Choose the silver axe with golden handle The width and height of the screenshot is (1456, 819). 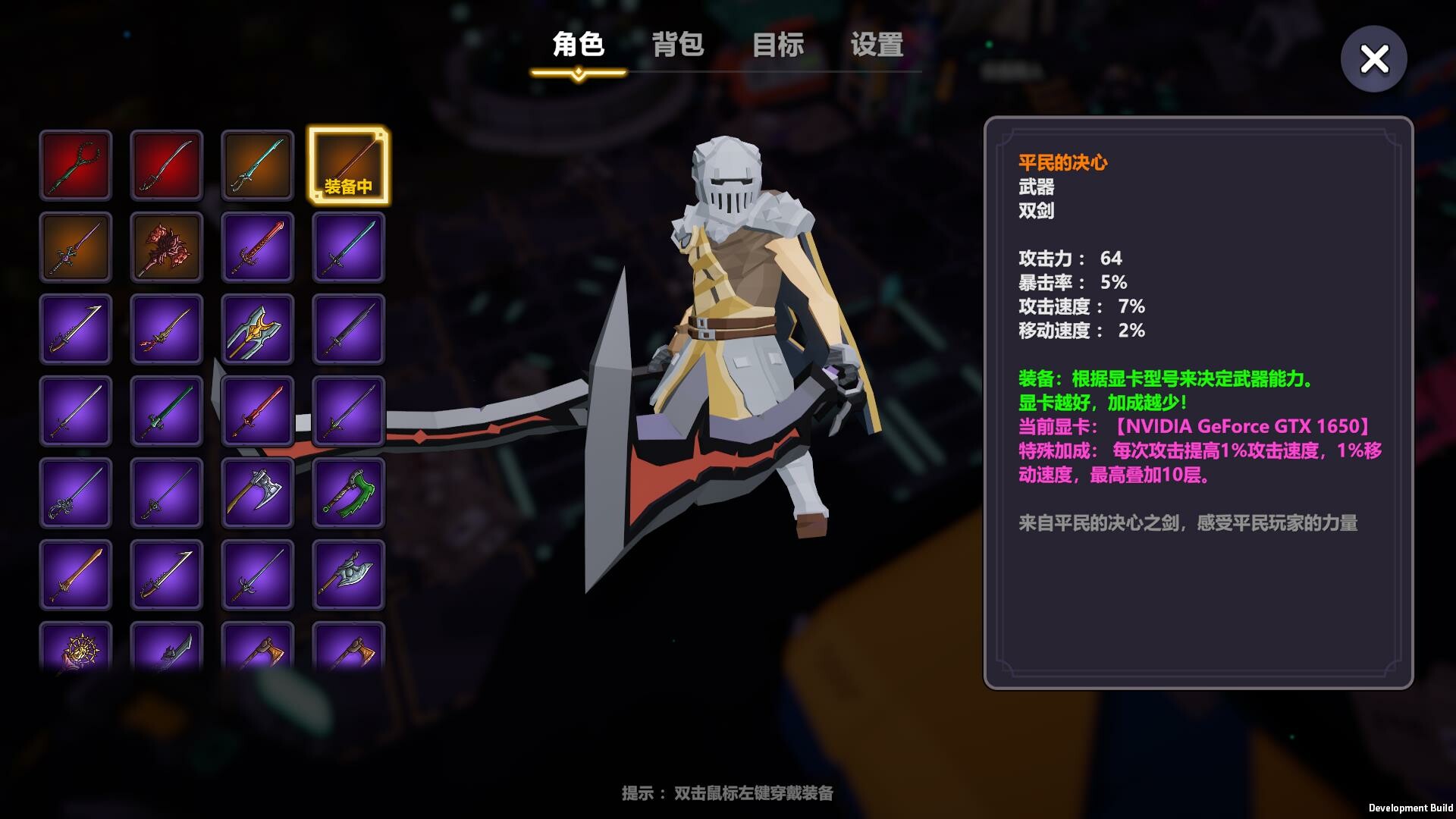[x=258, y=493]
